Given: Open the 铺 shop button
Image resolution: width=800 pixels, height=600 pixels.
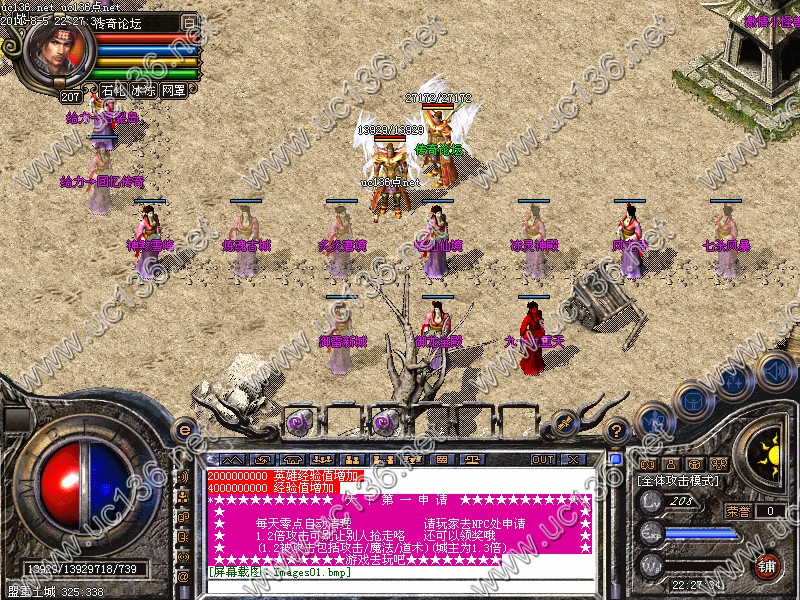Looking at the screenshot, I should coord(767,565).
